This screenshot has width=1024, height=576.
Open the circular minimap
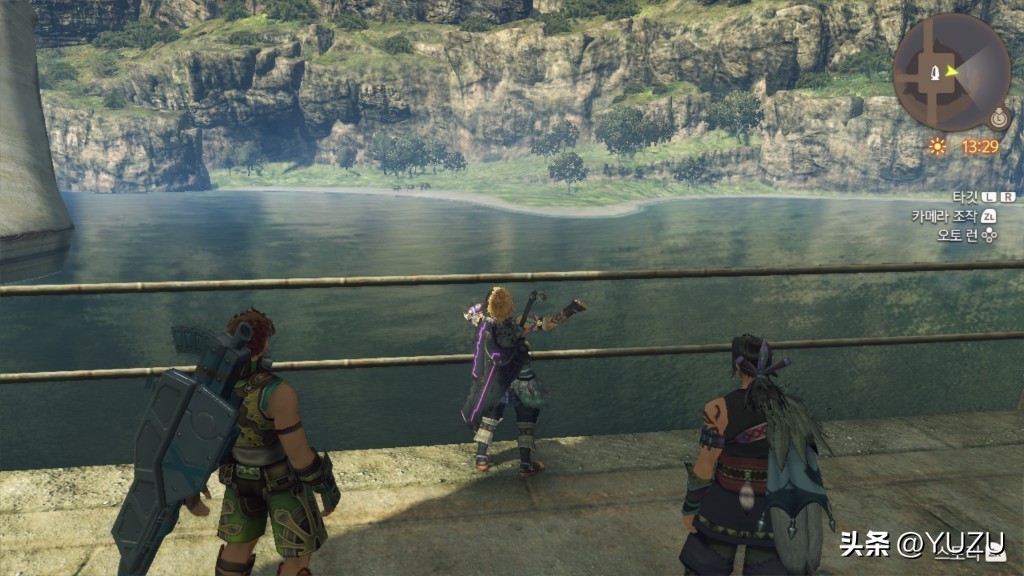[950, 72]
